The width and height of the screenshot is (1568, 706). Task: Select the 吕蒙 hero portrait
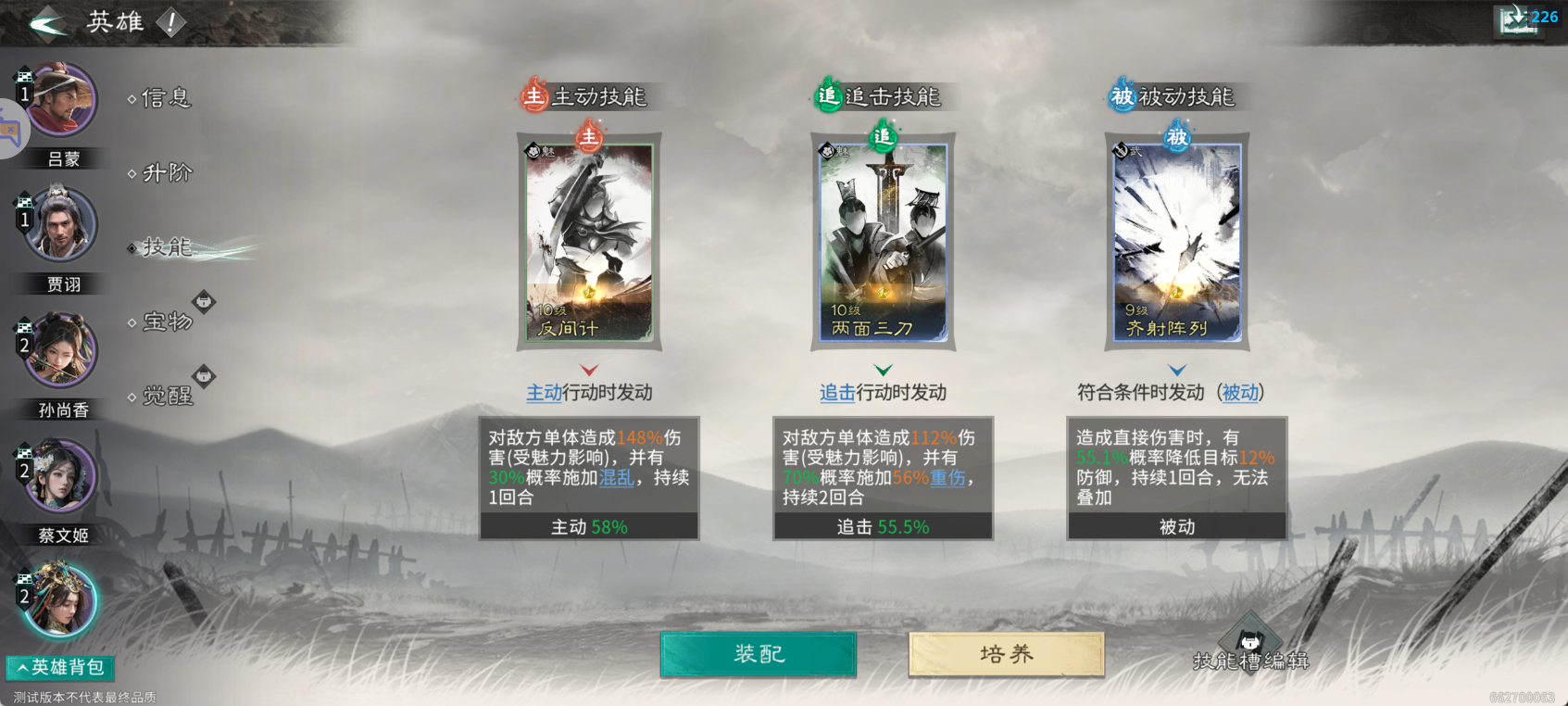coord(60,99)
